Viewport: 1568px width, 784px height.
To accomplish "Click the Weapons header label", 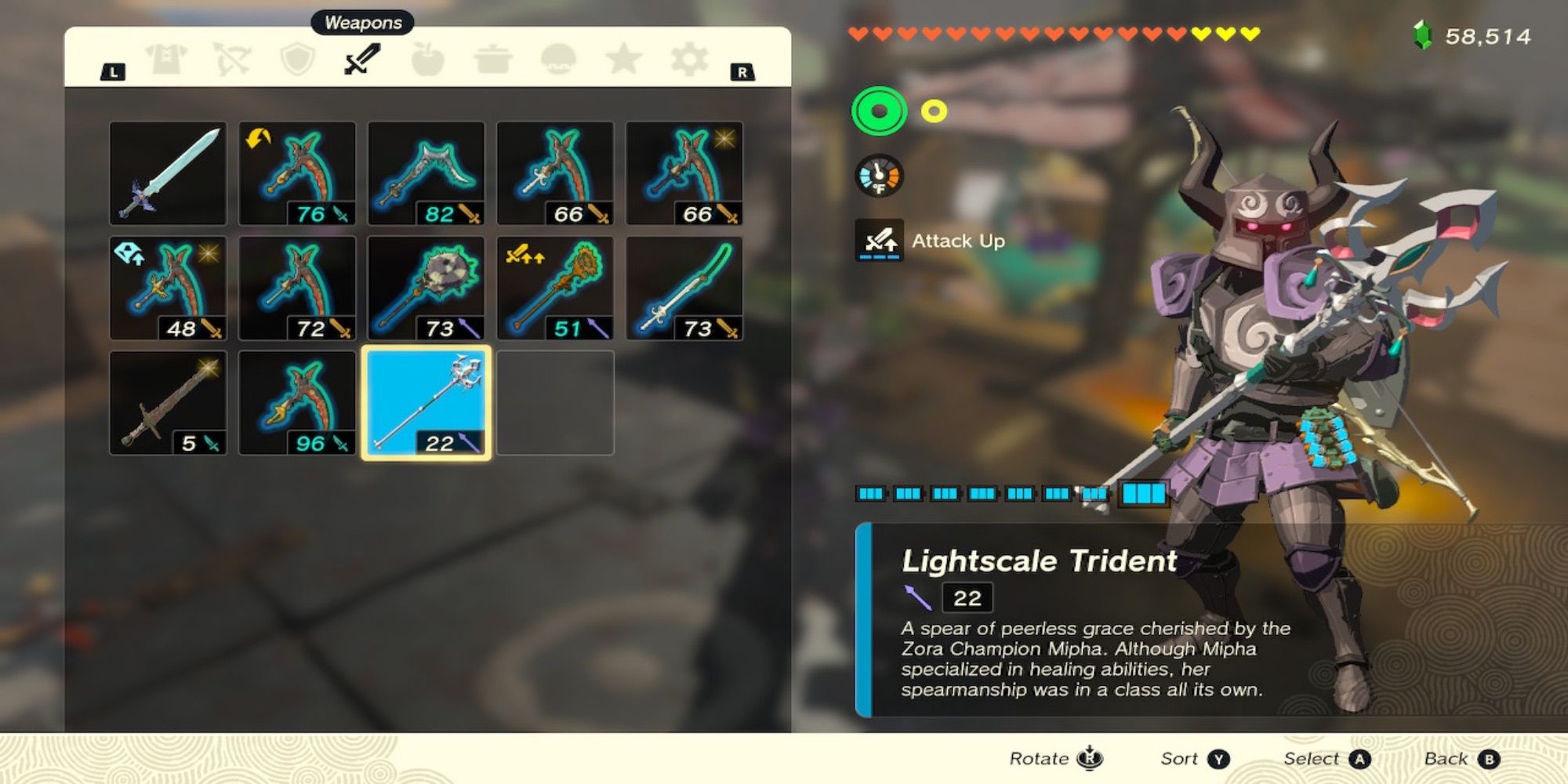I will coord(361,22).
